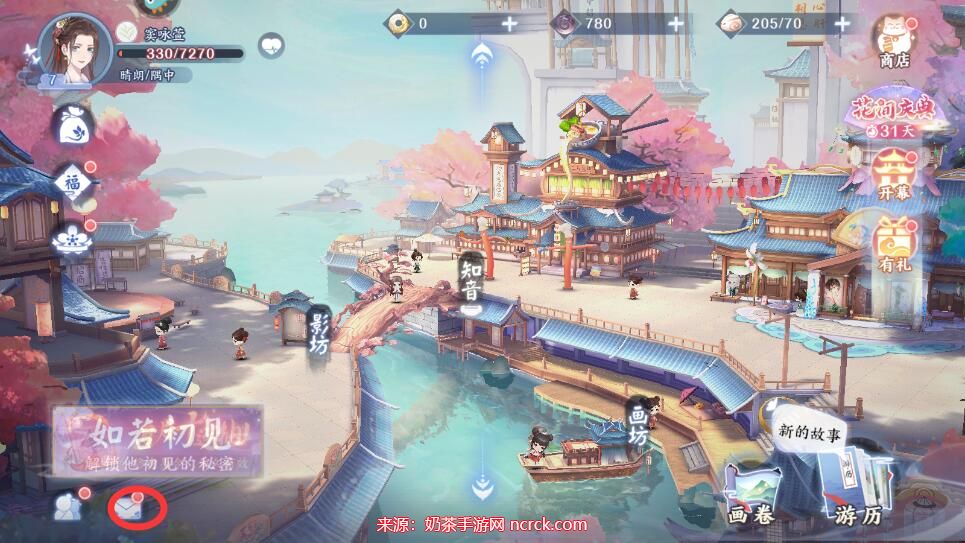Add gold coins with plus button
Viewport: 965px width, 543px height.
click(x=510, y=23)
